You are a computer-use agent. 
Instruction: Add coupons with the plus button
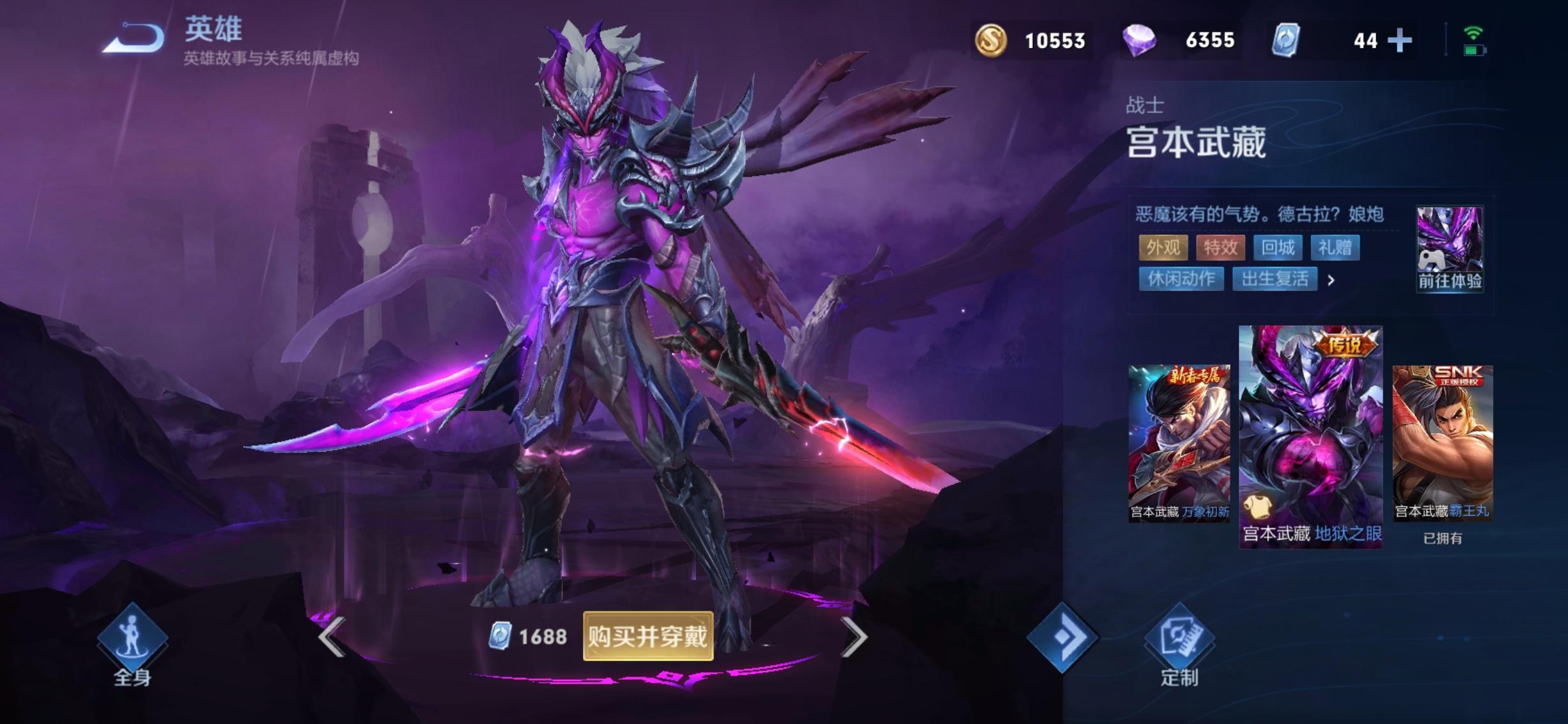[1399, 40]
